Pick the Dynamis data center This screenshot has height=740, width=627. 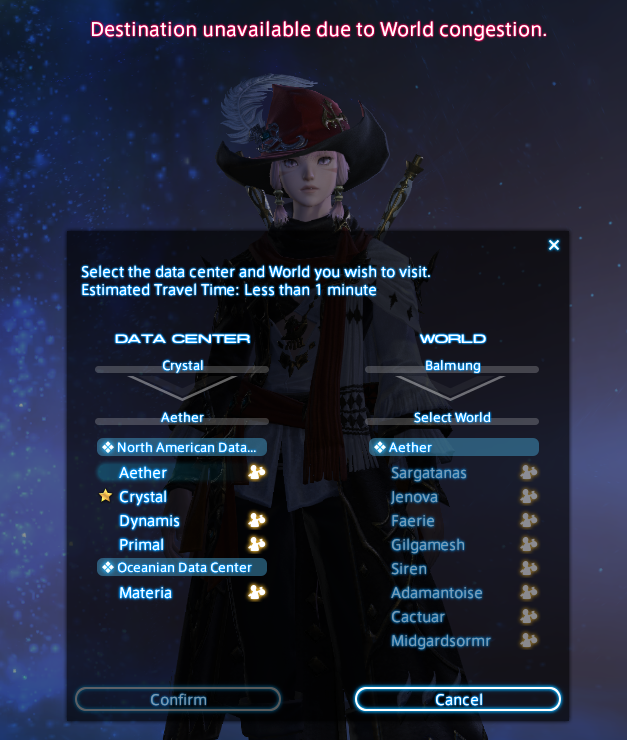[x=149, y=520]
